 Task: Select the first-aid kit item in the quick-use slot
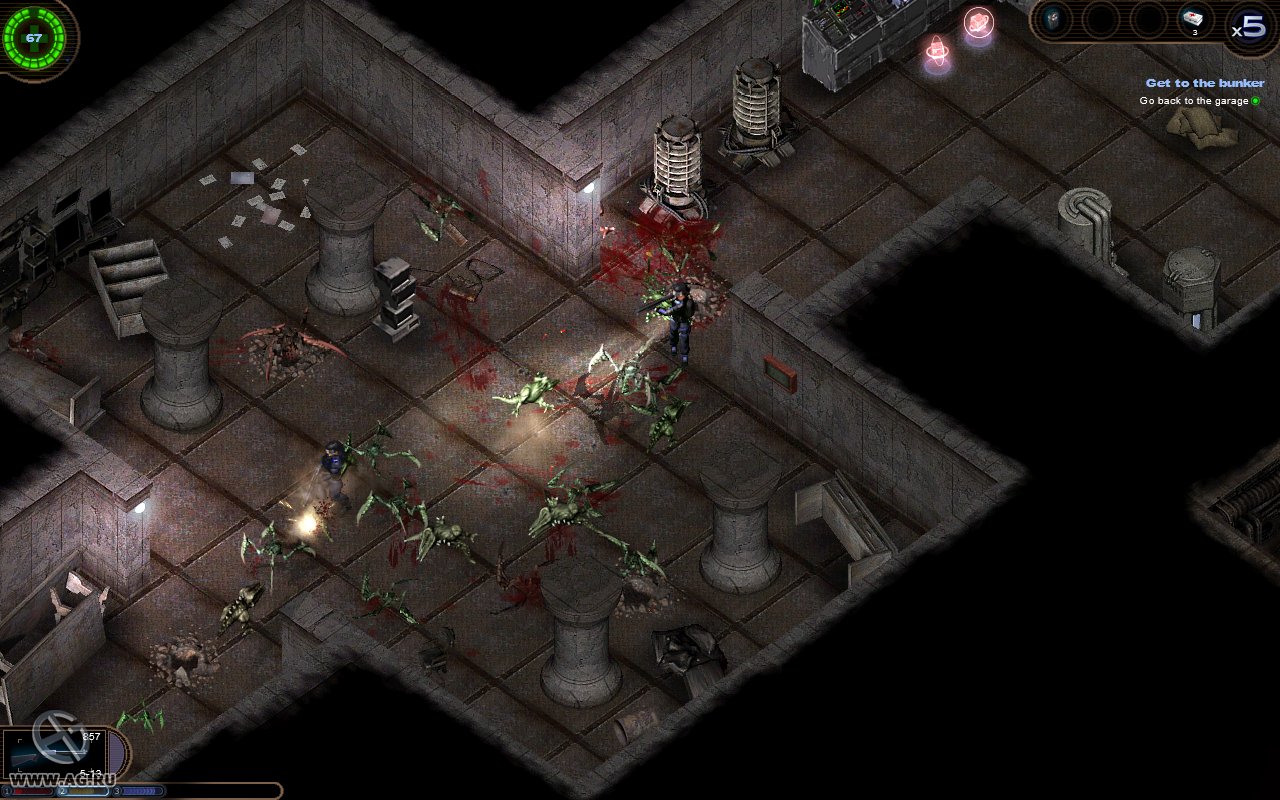pos(1192,18)
